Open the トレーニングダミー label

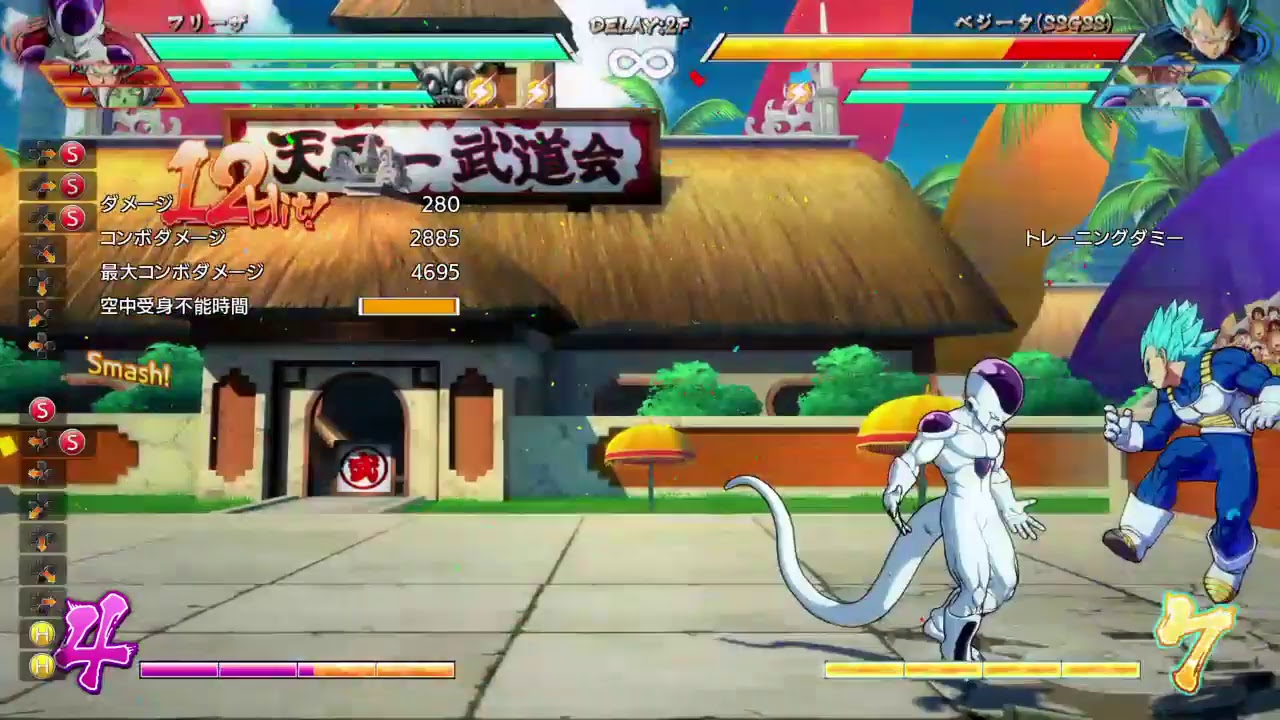pos(1103,237)
